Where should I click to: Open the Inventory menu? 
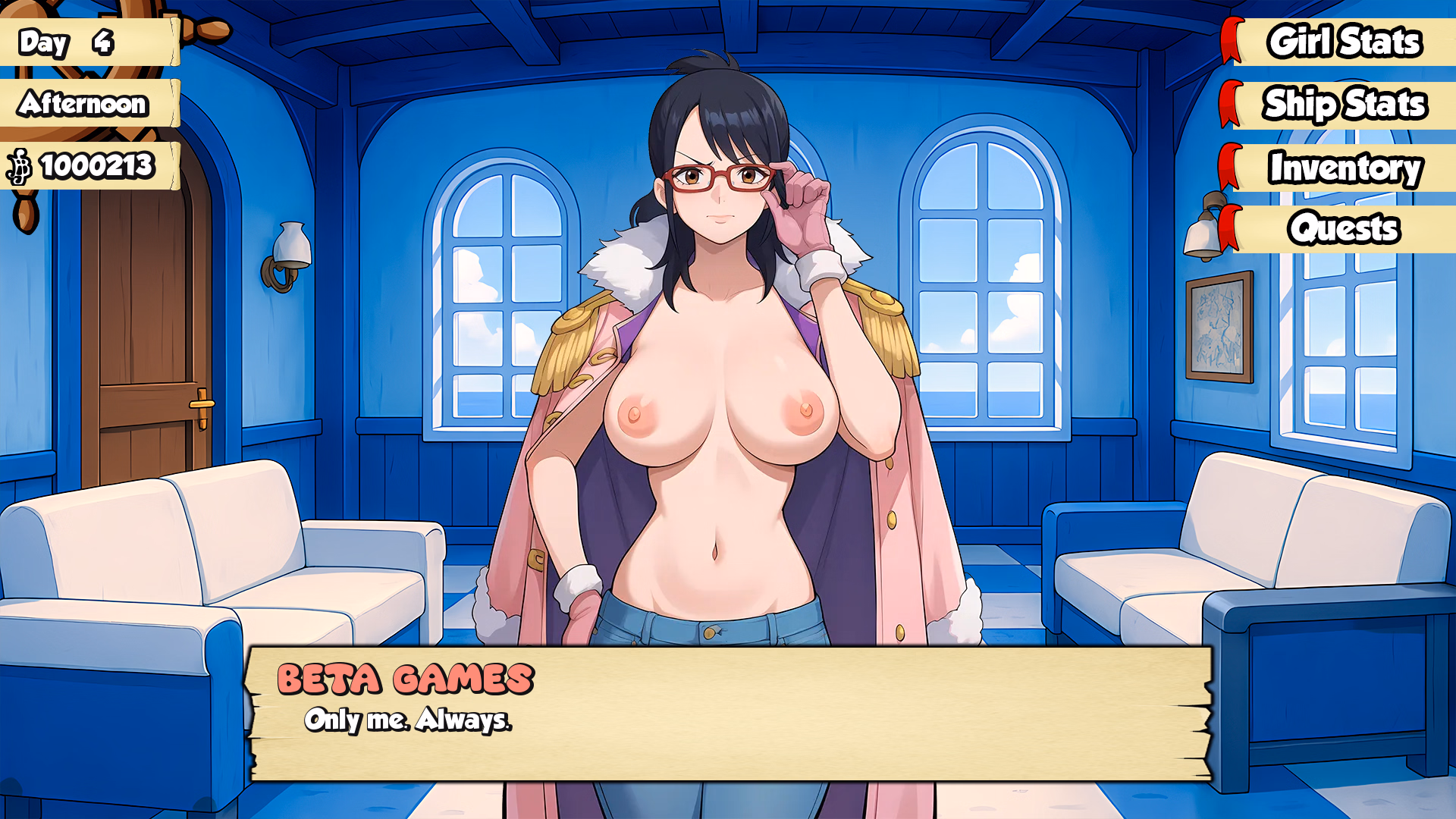[x=1343, y=168]
